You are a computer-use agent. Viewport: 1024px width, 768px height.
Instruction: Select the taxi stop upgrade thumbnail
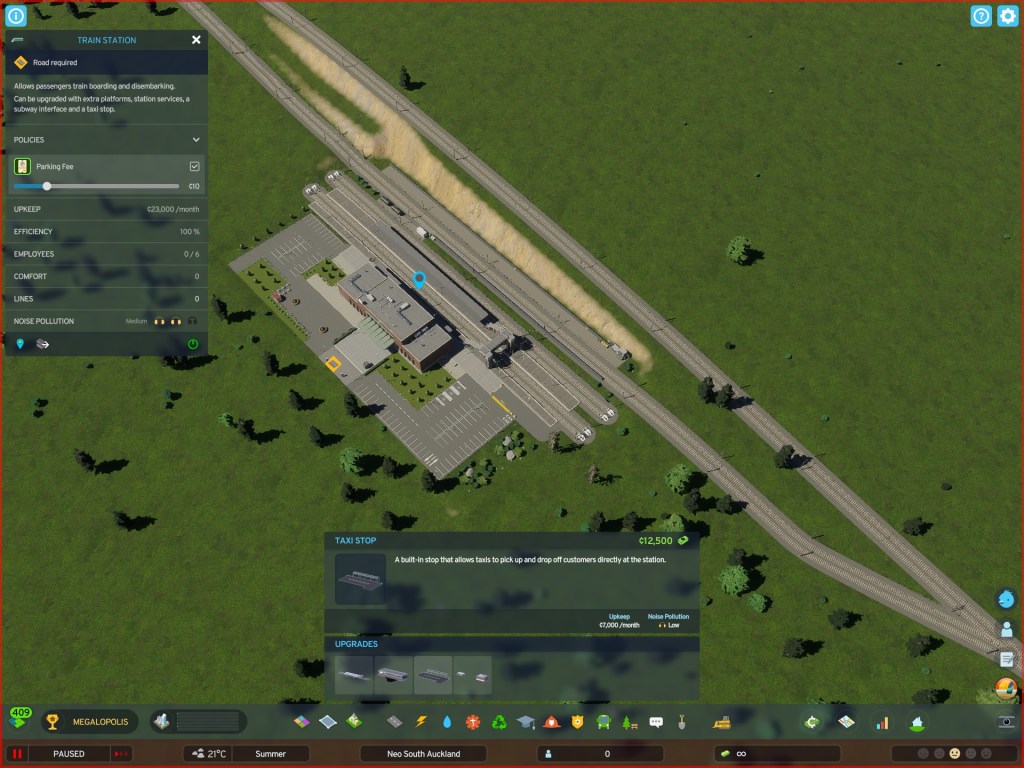(433, 676)
